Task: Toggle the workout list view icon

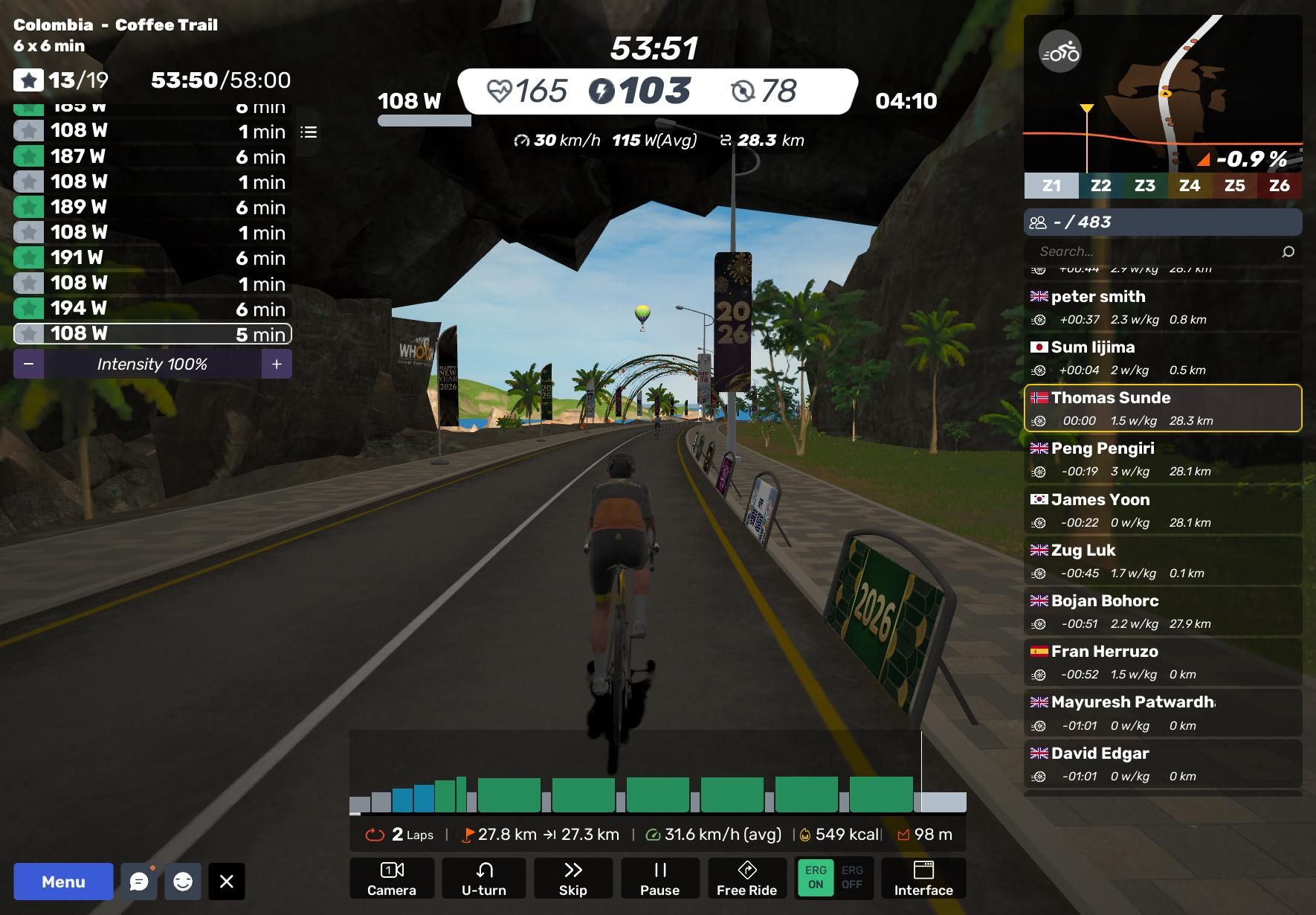Action: 309,132
